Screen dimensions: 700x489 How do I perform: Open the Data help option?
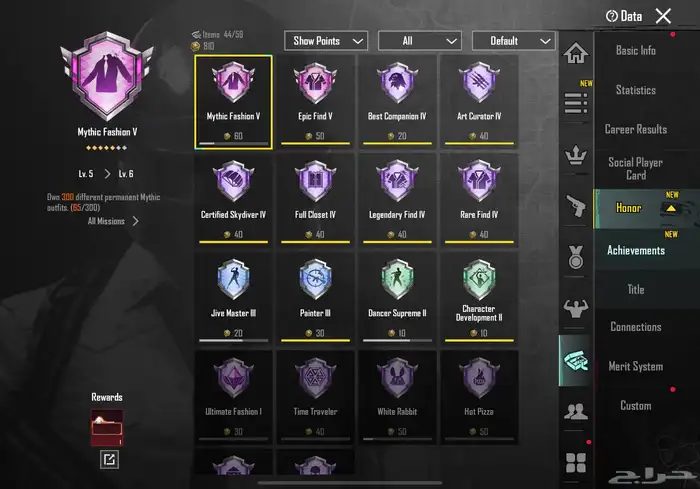tap(624, 16)
